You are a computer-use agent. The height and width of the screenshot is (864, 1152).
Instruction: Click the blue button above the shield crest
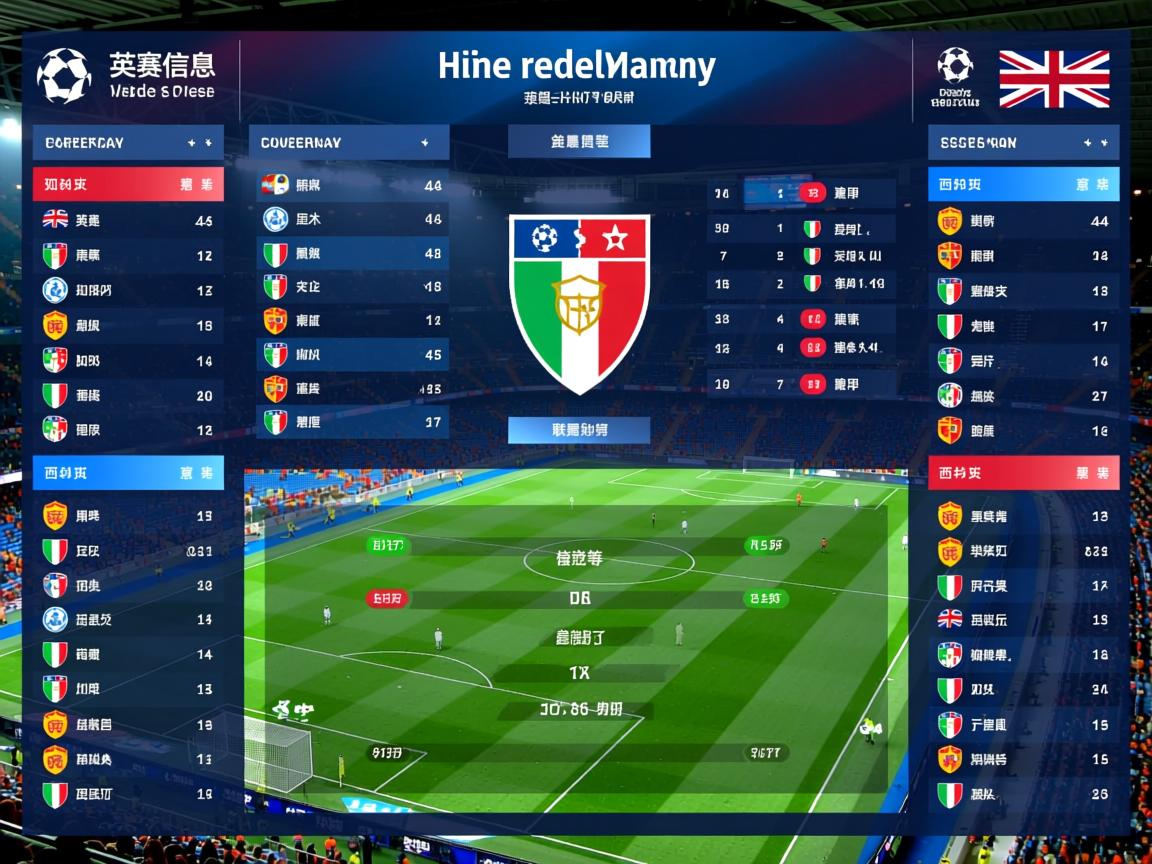coord(579,142)
